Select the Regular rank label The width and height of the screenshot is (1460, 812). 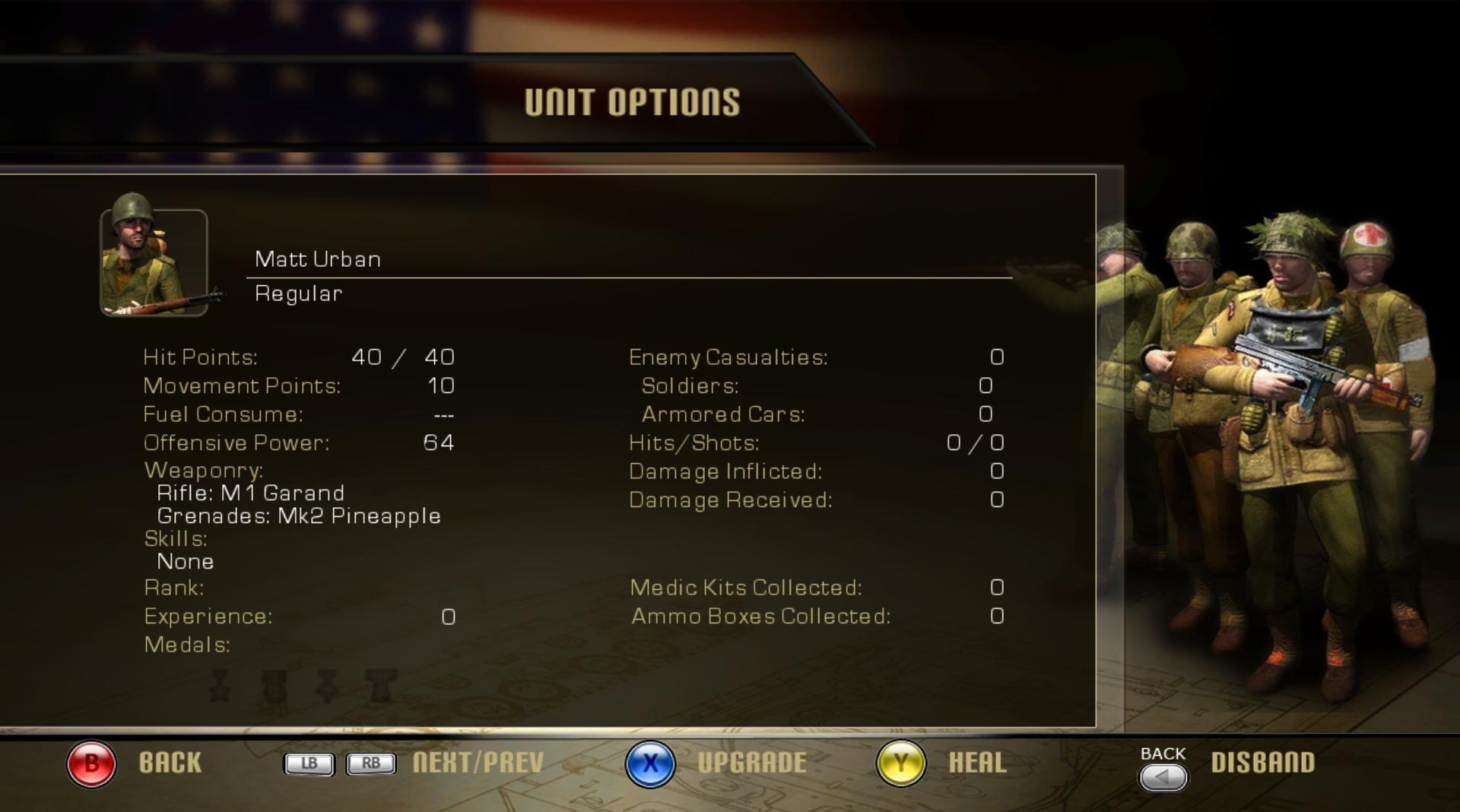[x=299, y=293]
